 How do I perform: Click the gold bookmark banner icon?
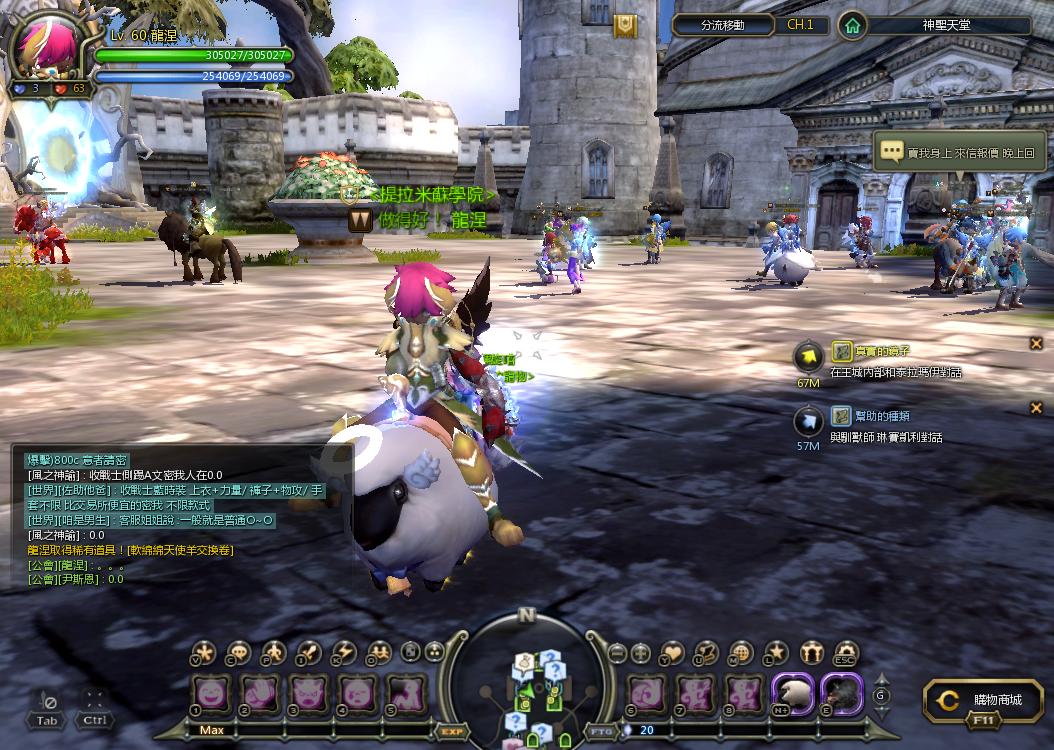pos(625,26)
